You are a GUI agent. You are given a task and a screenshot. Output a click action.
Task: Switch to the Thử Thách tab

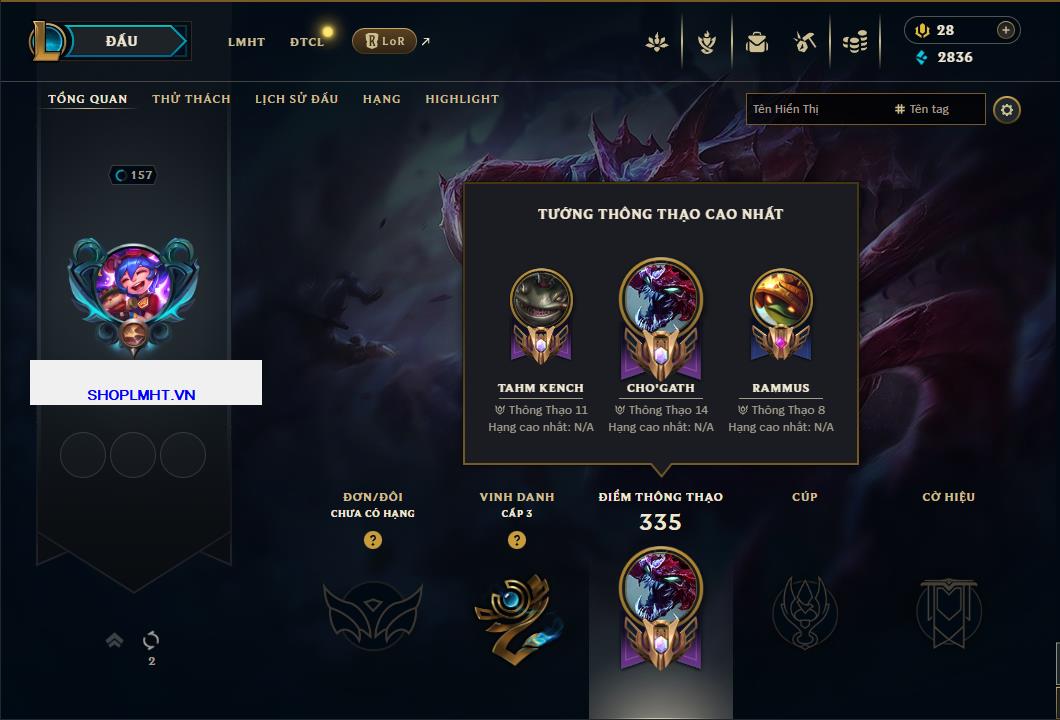coord(191,99)
